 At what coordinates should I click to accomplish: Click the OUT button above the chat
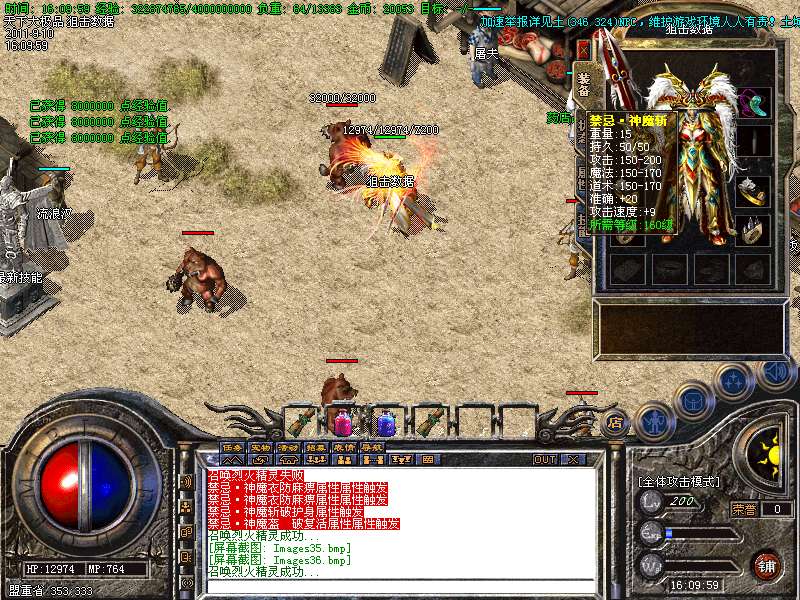click(545, 459)
